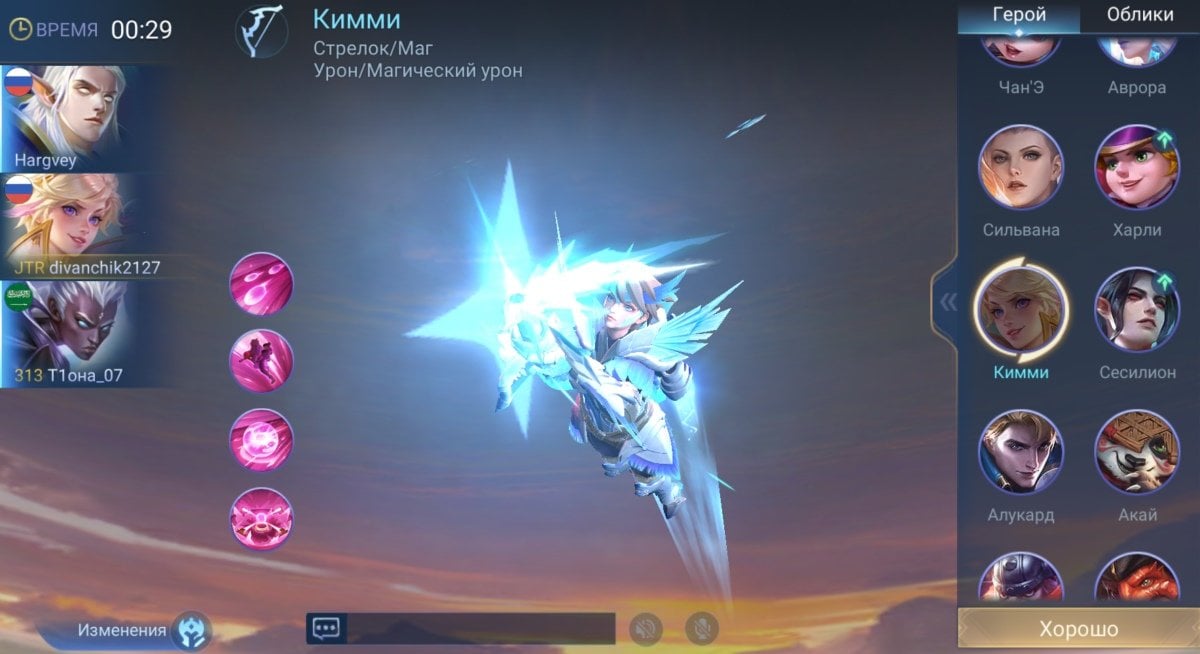The width and height of the screenshot is (1200, 654).
Task: Confirm the hero with the Хорошо button
Action: pyautogui.click(x=1078, y=630)
